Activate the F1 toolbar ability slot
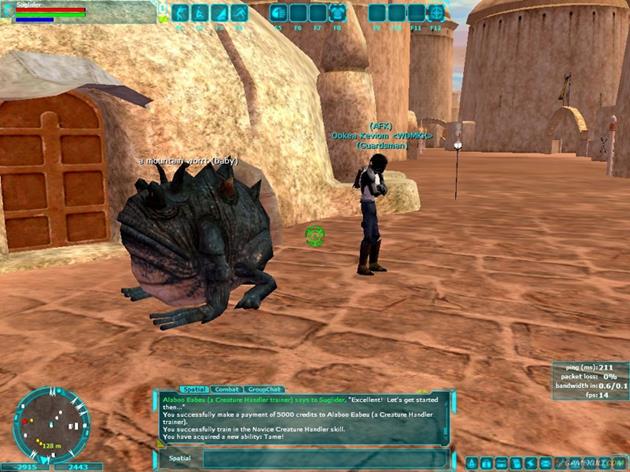The width and height of the screenshot is (630, 472). pos(181,13)
